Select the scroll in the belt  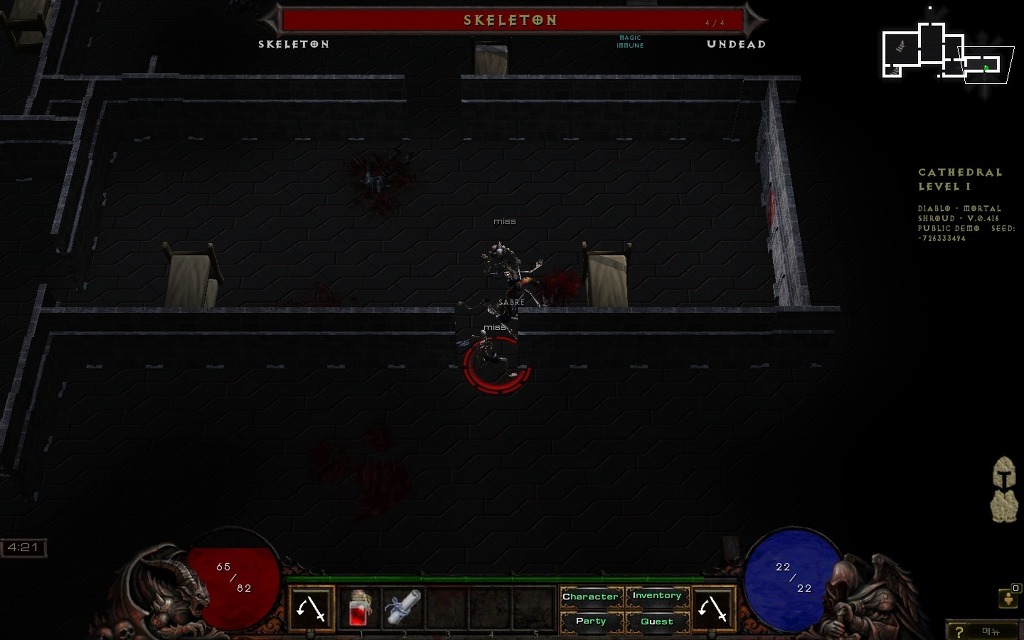coord(403,608)
